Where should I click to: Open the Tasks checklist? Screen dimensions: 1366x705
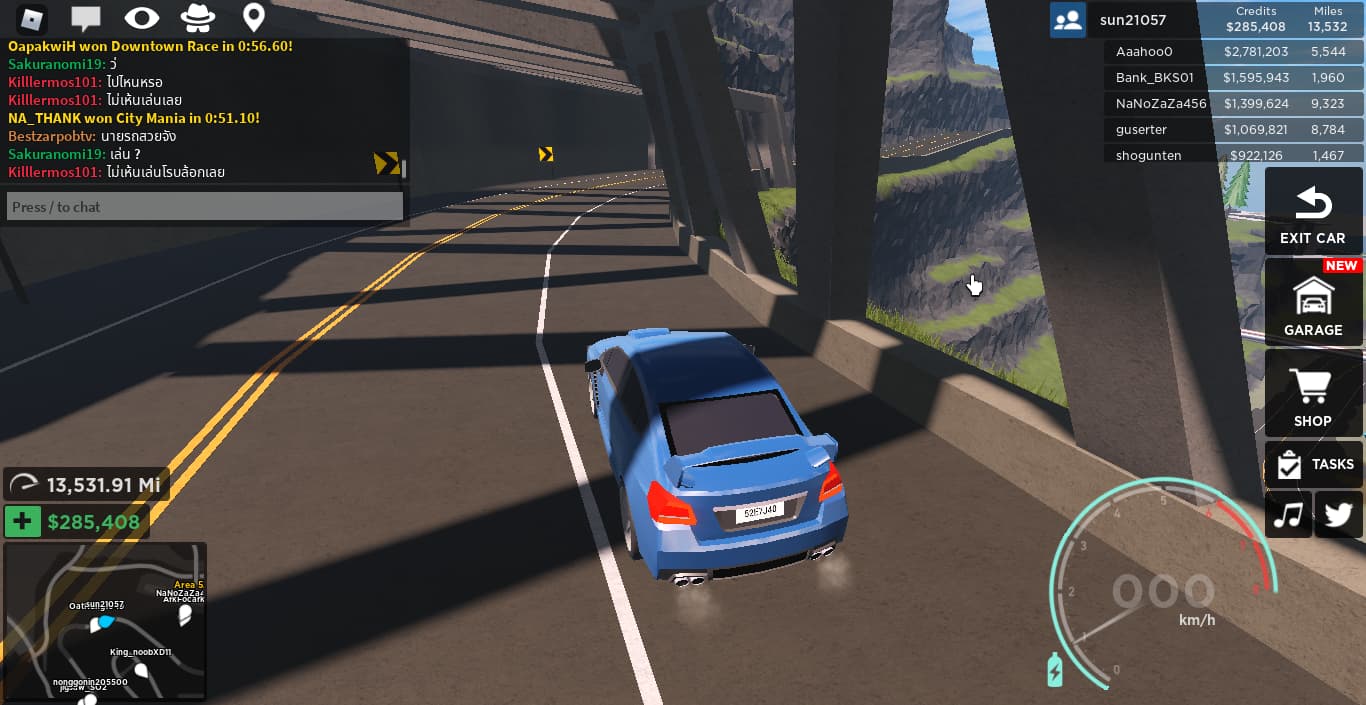coord(1312,464)
